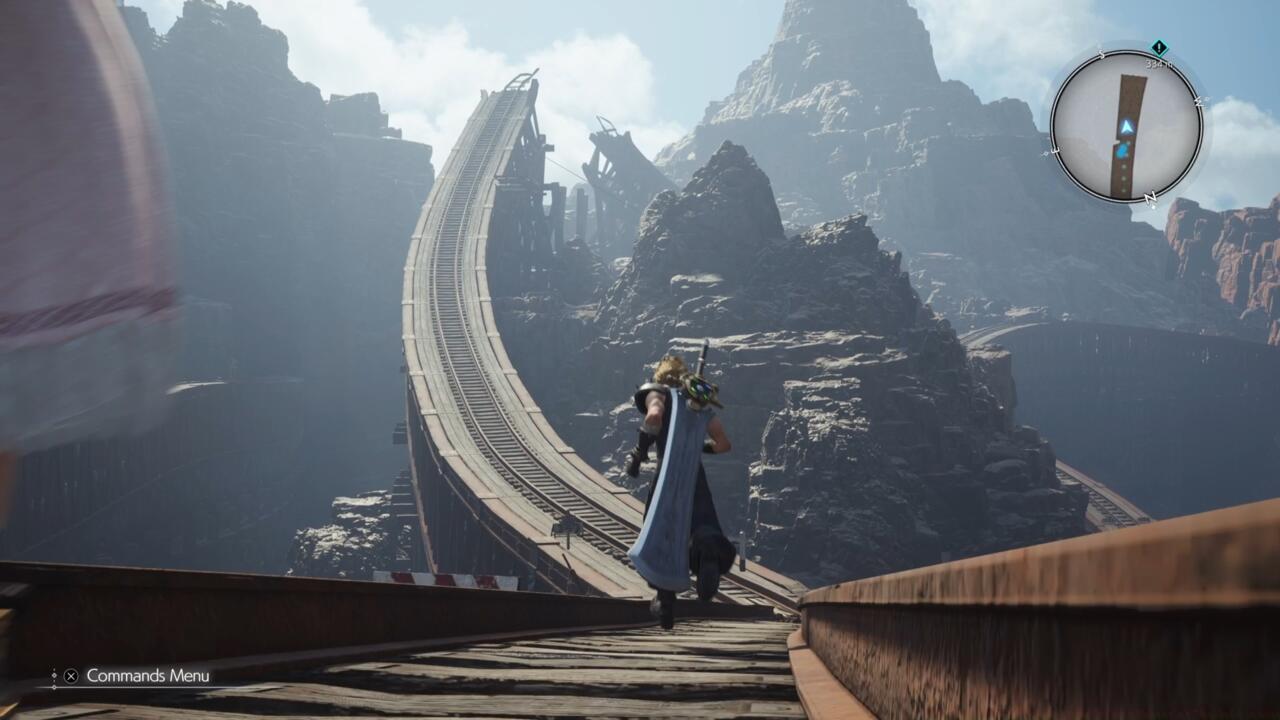Click the gap break in the minimap track
The height and width of the screenshot is (720, 1280).
pyautogui.click(x=1118, y=141)
